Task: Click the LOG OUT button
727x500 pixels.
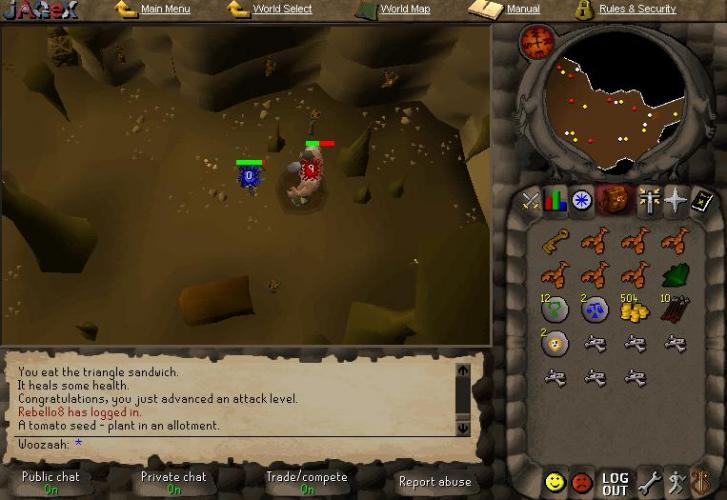Action: tap(615, 484)
